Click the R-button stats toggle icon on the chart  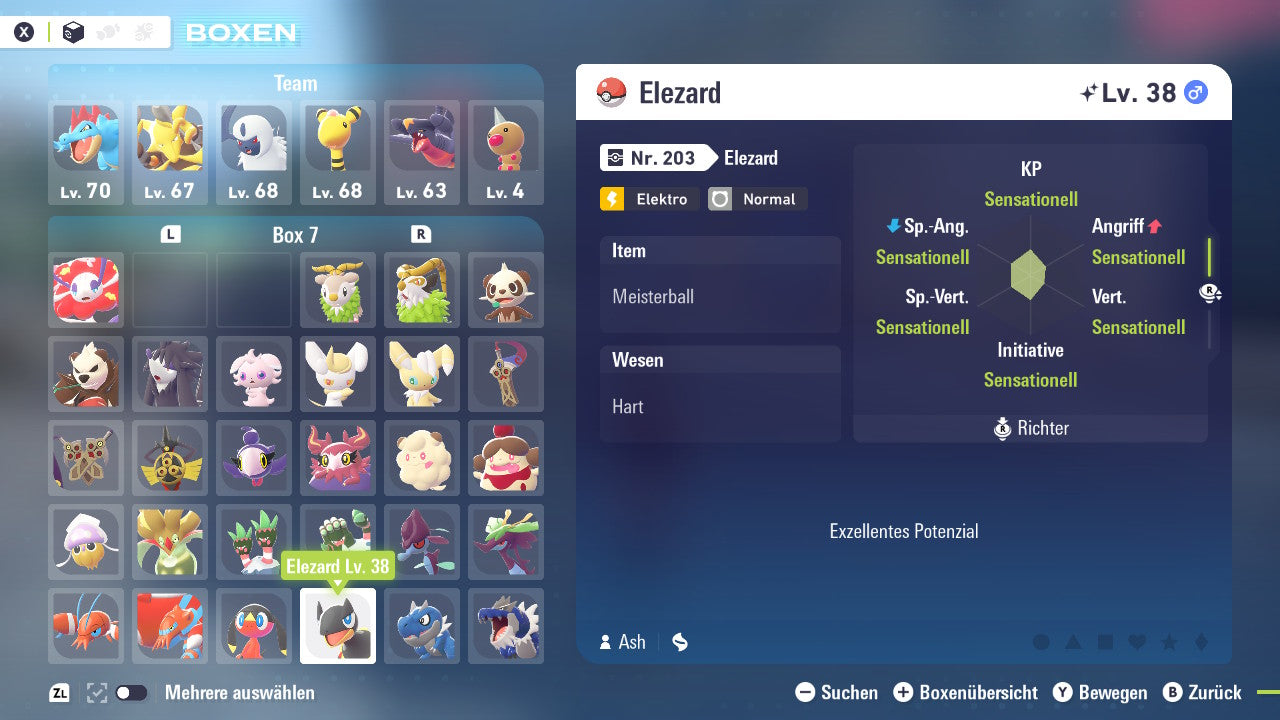(1208, 293)
